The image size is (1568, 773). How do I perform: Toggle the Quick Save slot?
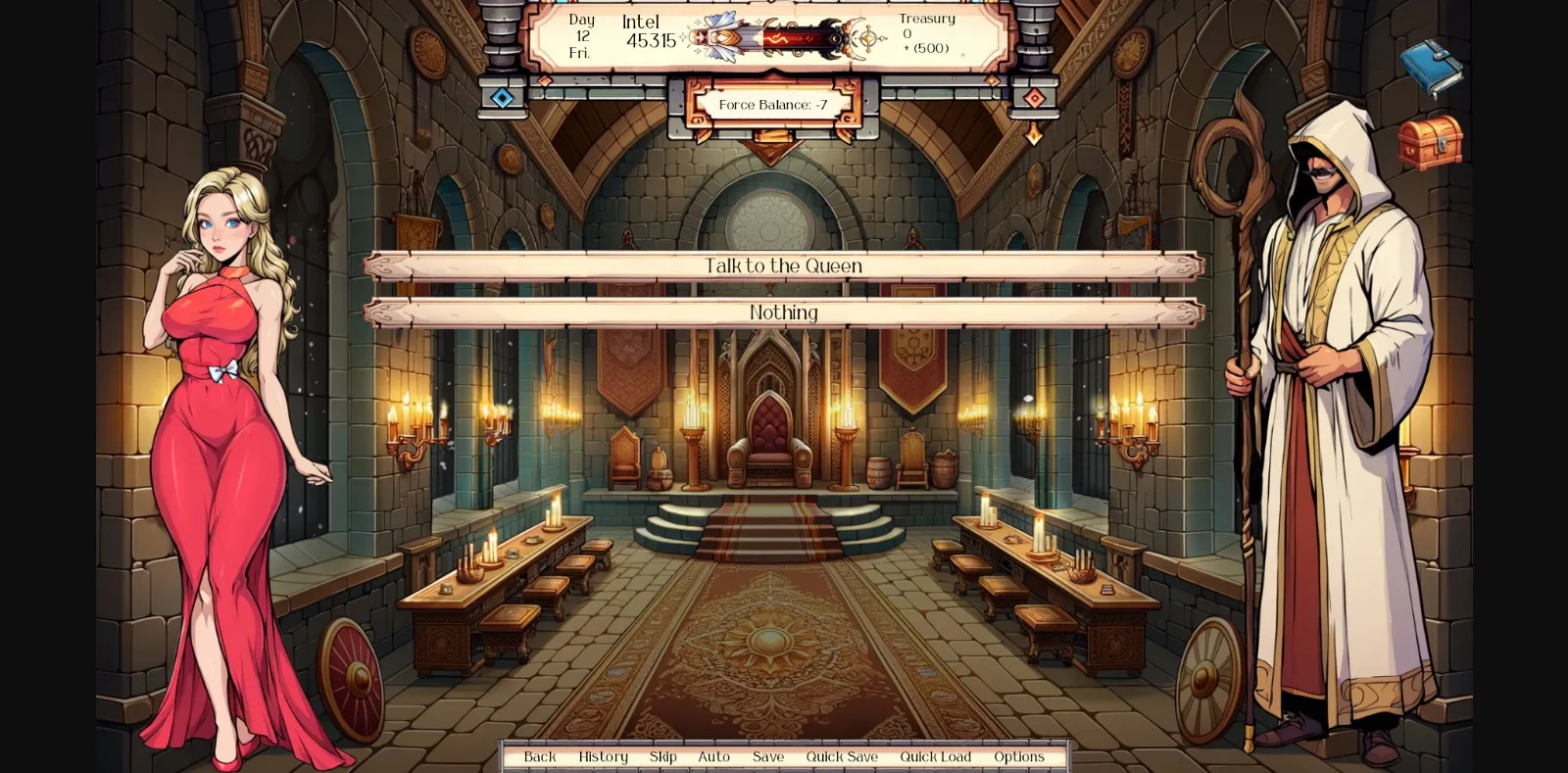point(842,756)
